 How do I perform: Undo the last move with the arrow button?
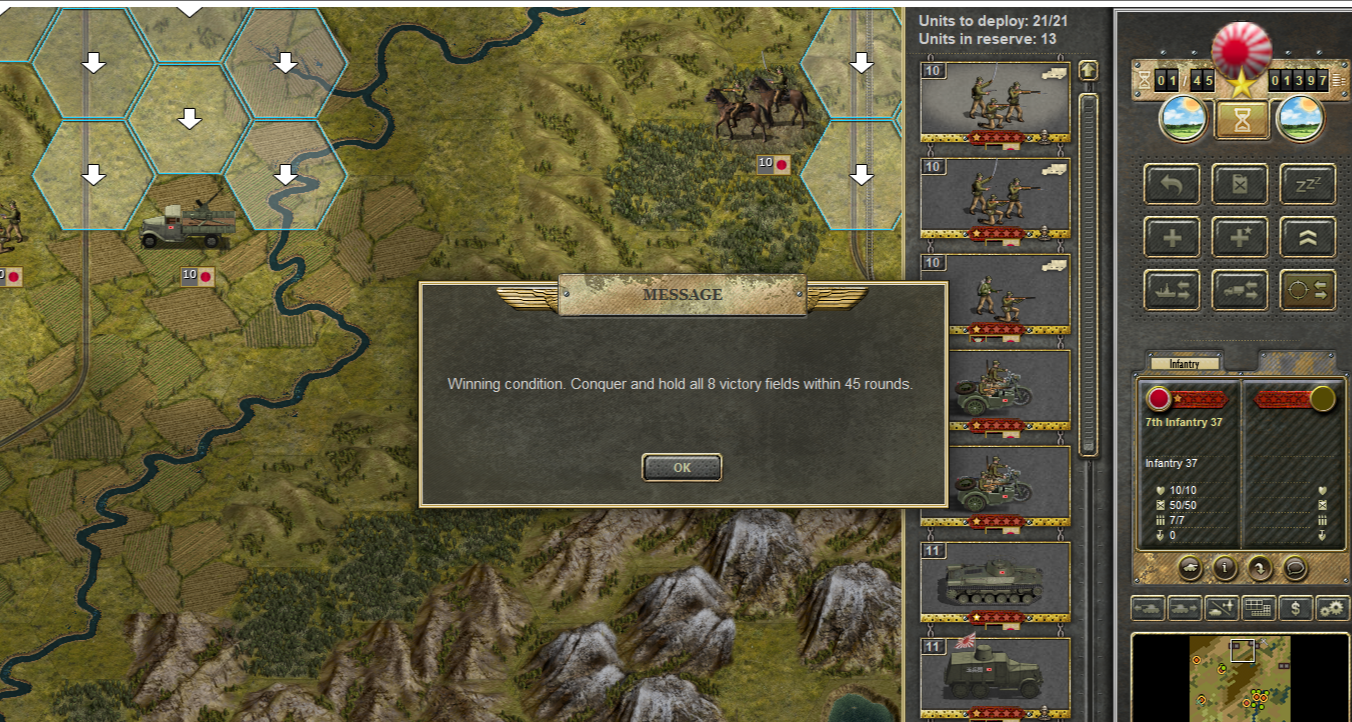[x=1172, y=185]
